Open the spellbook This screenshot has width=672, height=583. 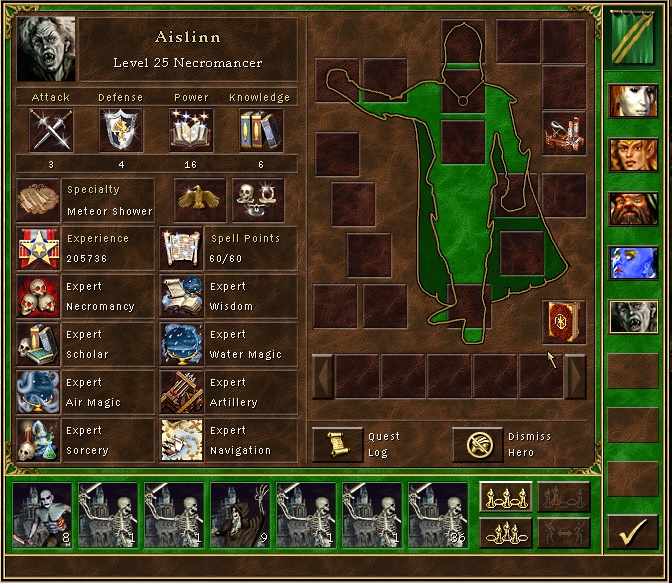563,321
